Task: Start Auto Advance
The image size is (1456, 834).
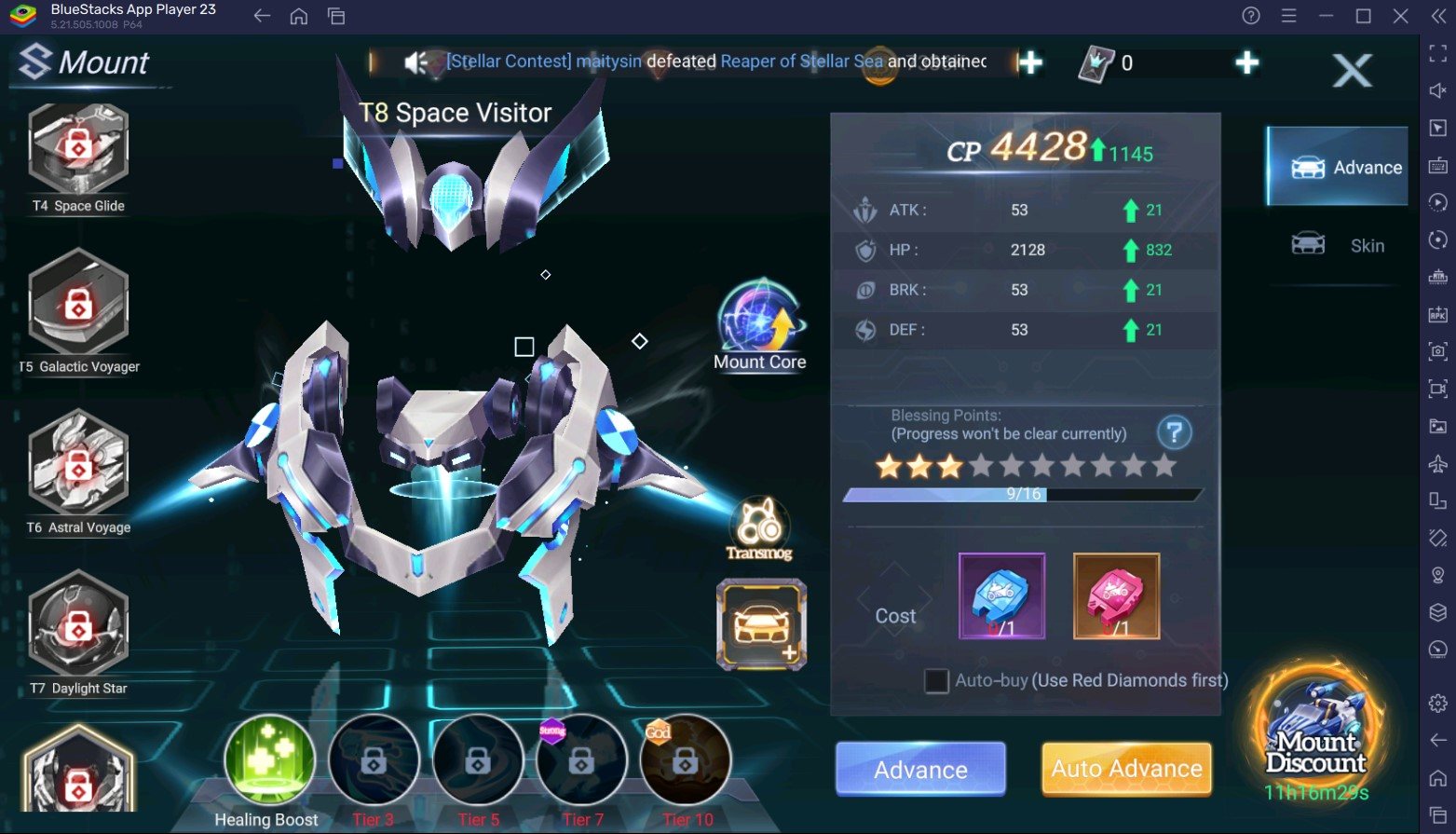Action: (1126, 769)
